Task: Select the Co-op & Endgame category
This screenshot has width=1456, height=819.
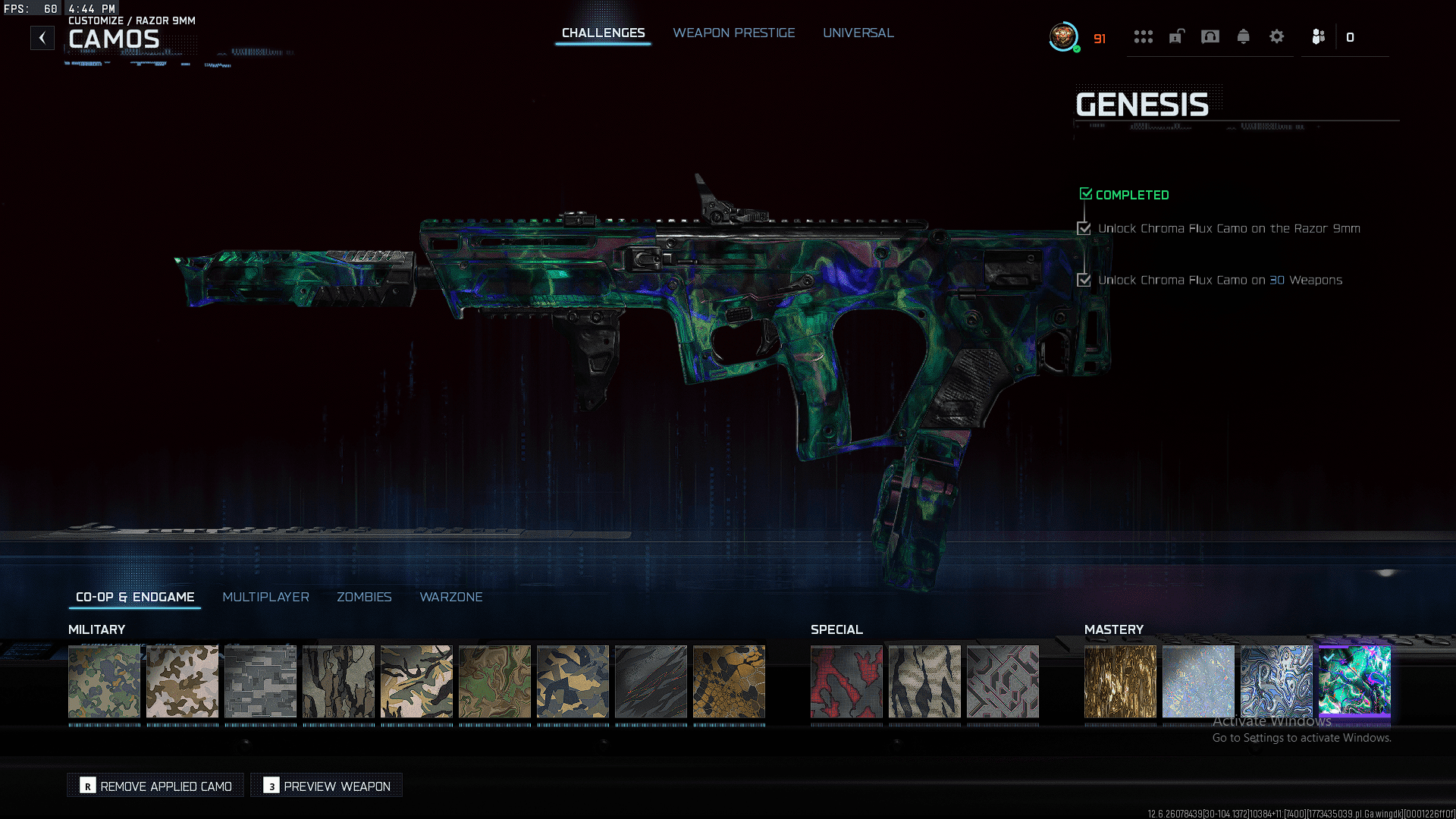Action: [135, 598]
